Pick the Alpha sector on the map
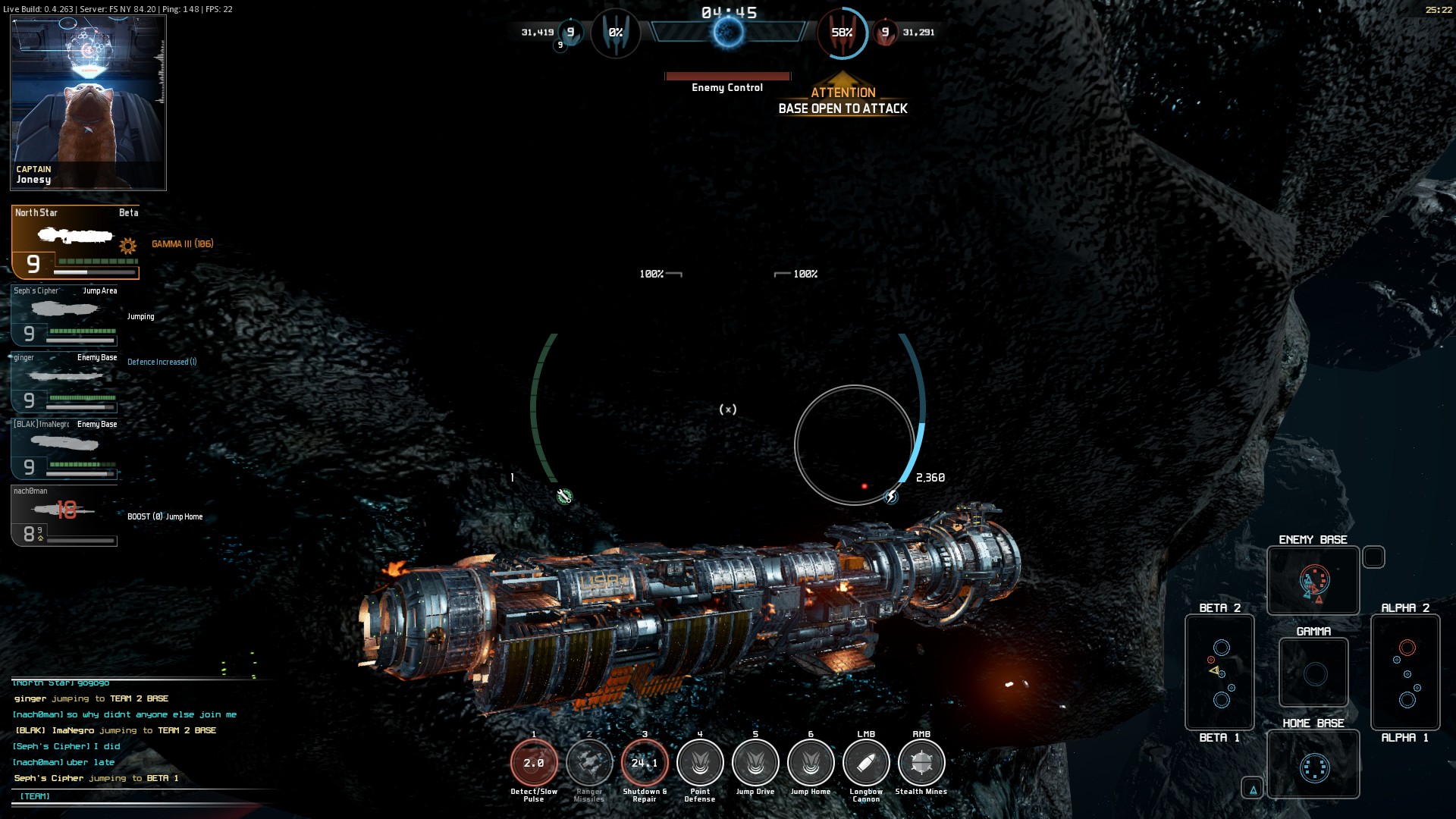 (1405, 673)
